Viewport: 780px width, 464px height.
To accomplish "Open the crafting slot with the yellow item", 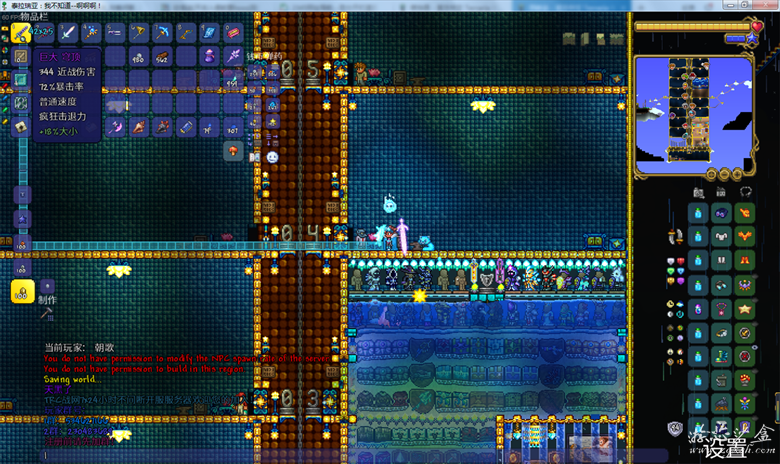I will pyautogui.click(x=21, y=290).
